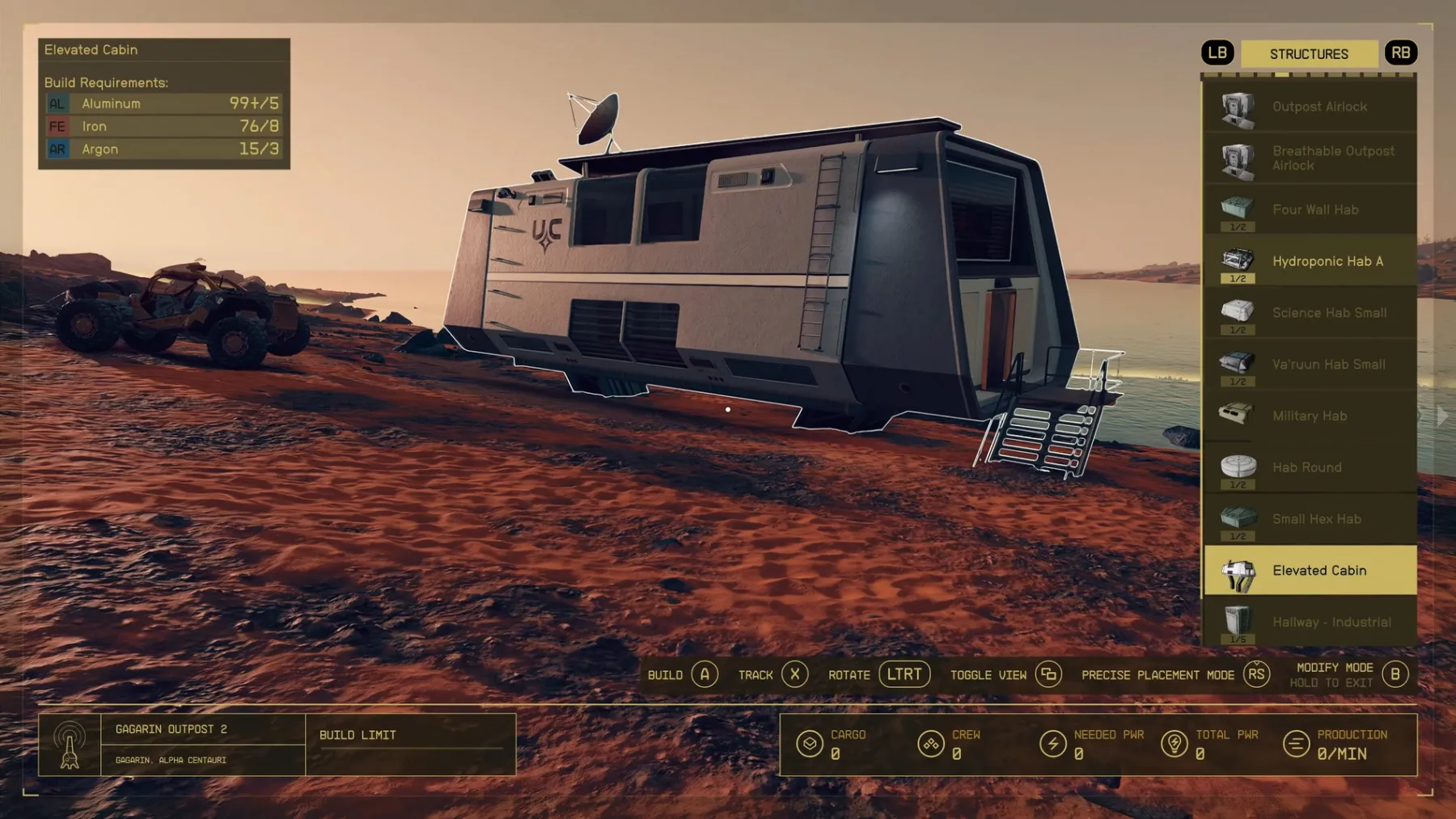Click the arrow right of structures list
The image size is (1456, 819).
1442,416
